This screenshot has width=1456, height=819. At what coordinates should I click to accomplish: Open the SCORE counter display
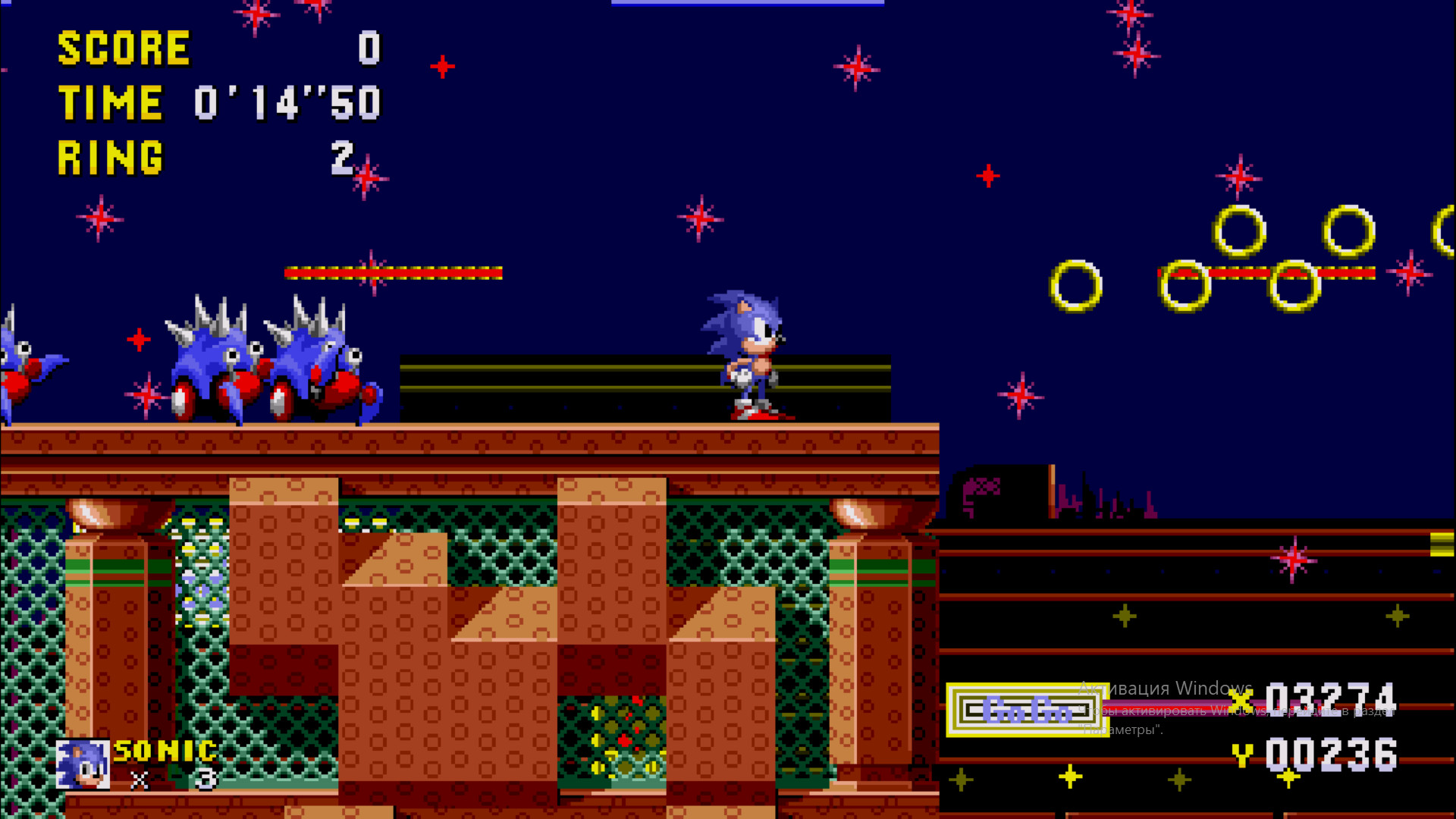[x=125, y=47]
